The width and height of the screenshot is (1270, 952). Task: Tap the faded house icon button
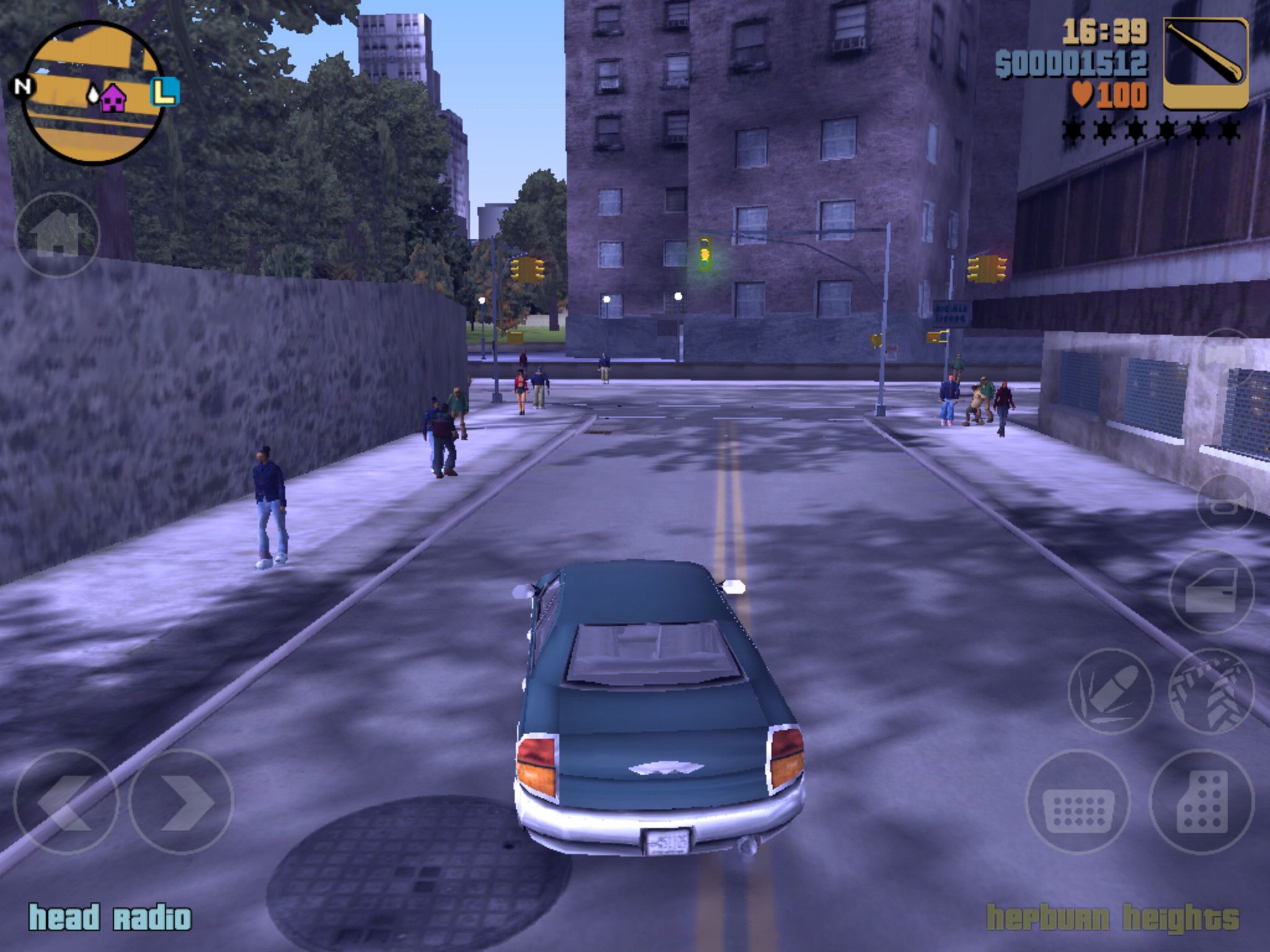point(57,235)
